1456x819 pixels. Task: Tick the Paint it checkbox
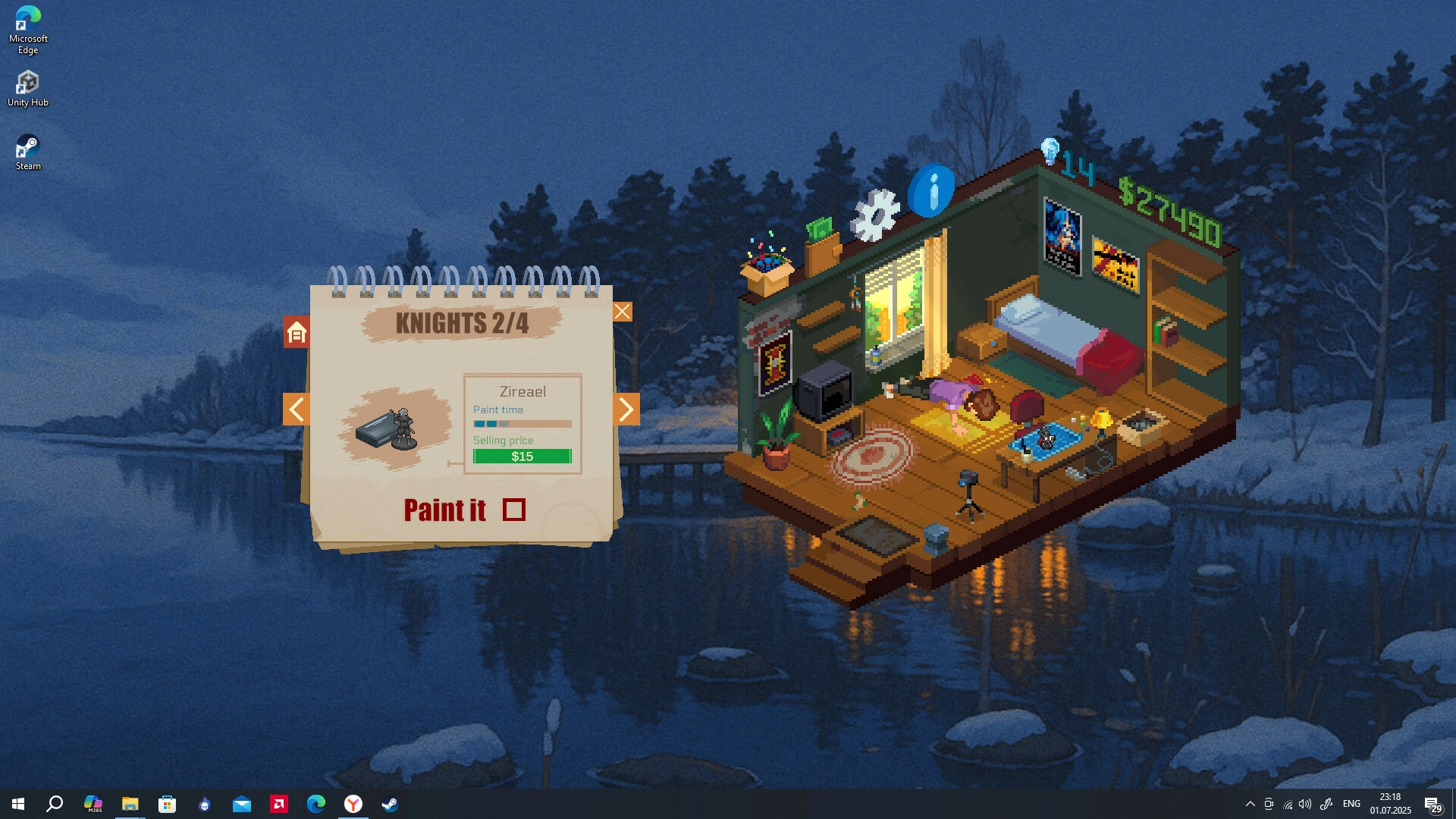coord(514,510)
